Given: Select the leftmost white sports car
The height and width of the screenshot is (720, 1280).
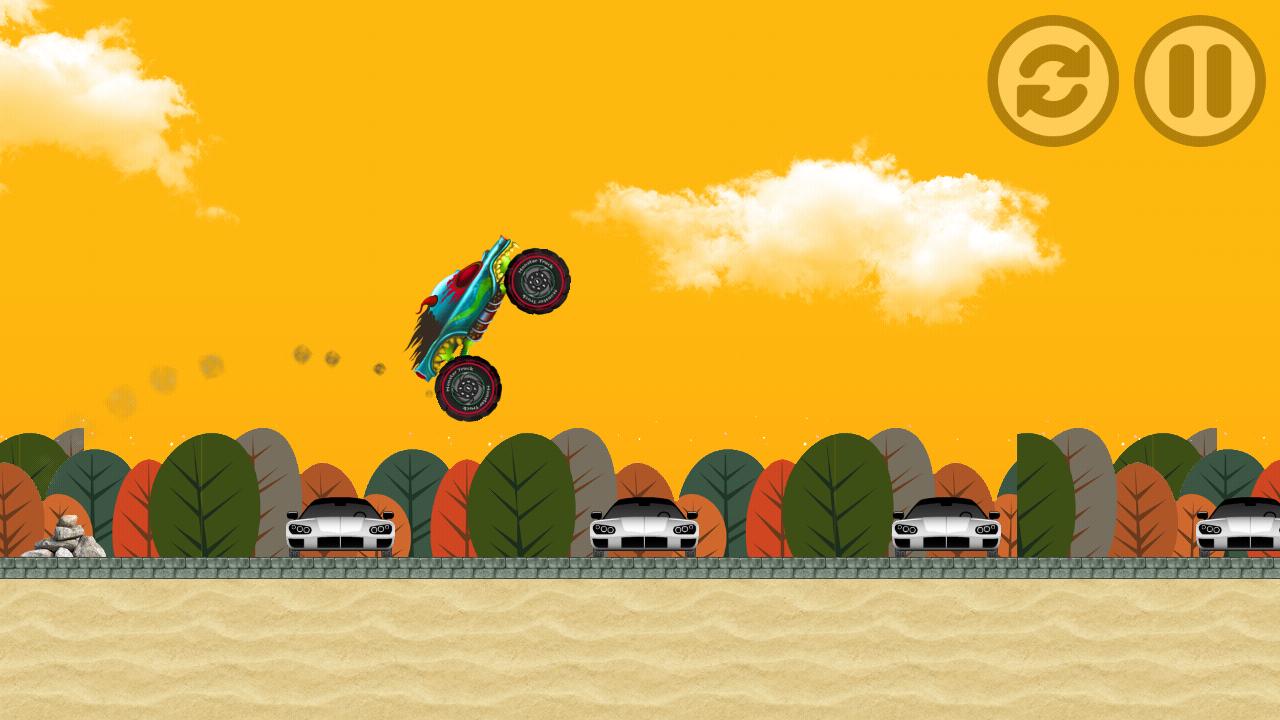Looking at the screenshot, I should pyautogui.click(x=340, y=527).
